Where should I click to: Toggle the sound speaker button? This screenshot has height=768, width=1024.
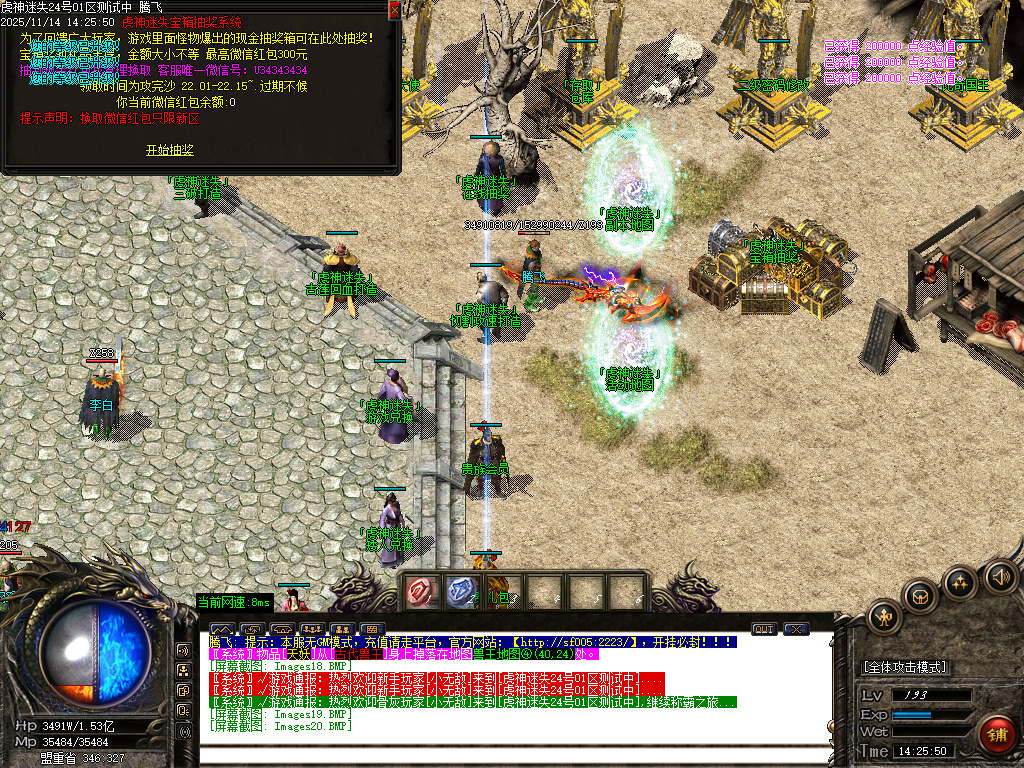pos(999,575)
